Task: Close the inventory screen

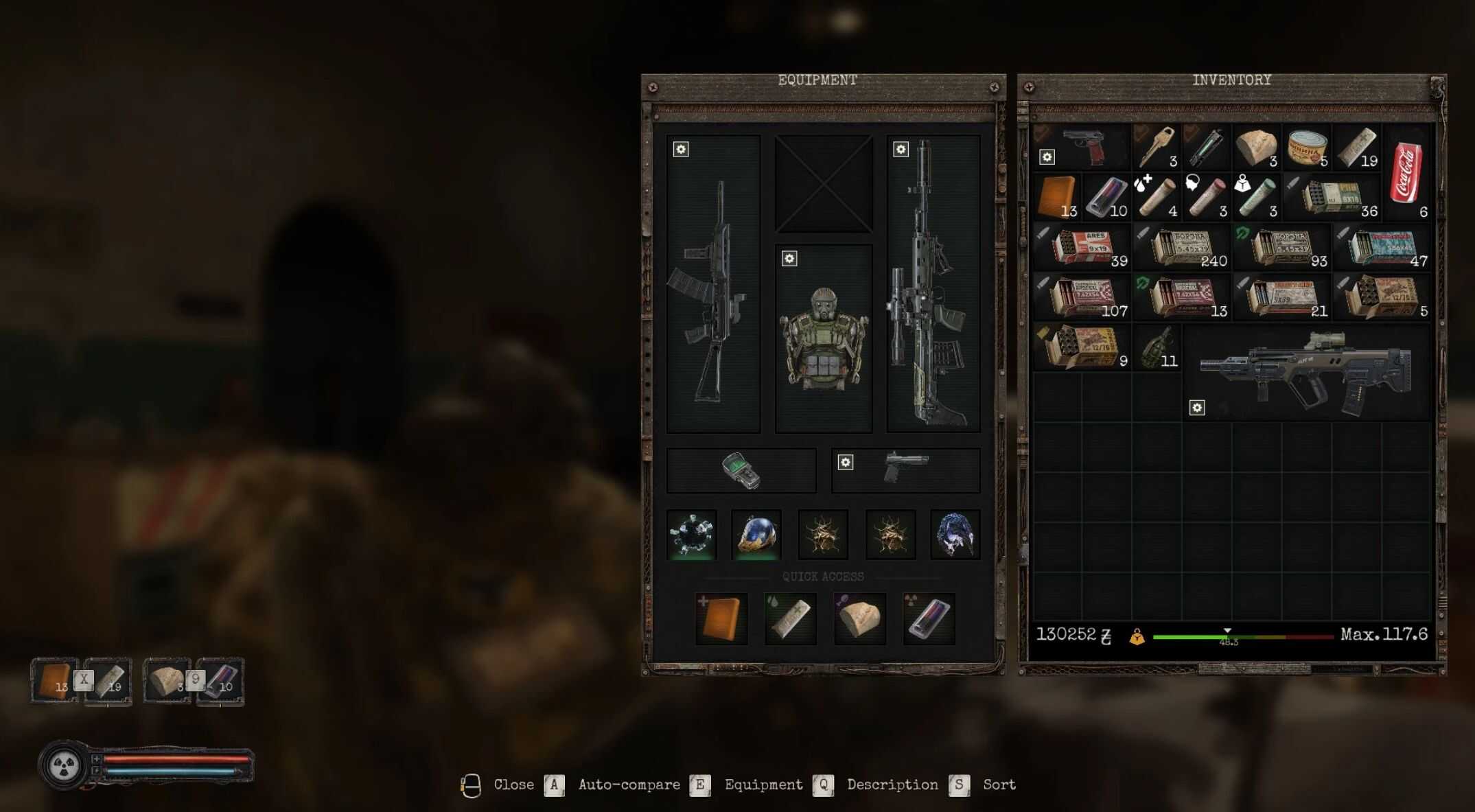Action: (x=513, y=785)
